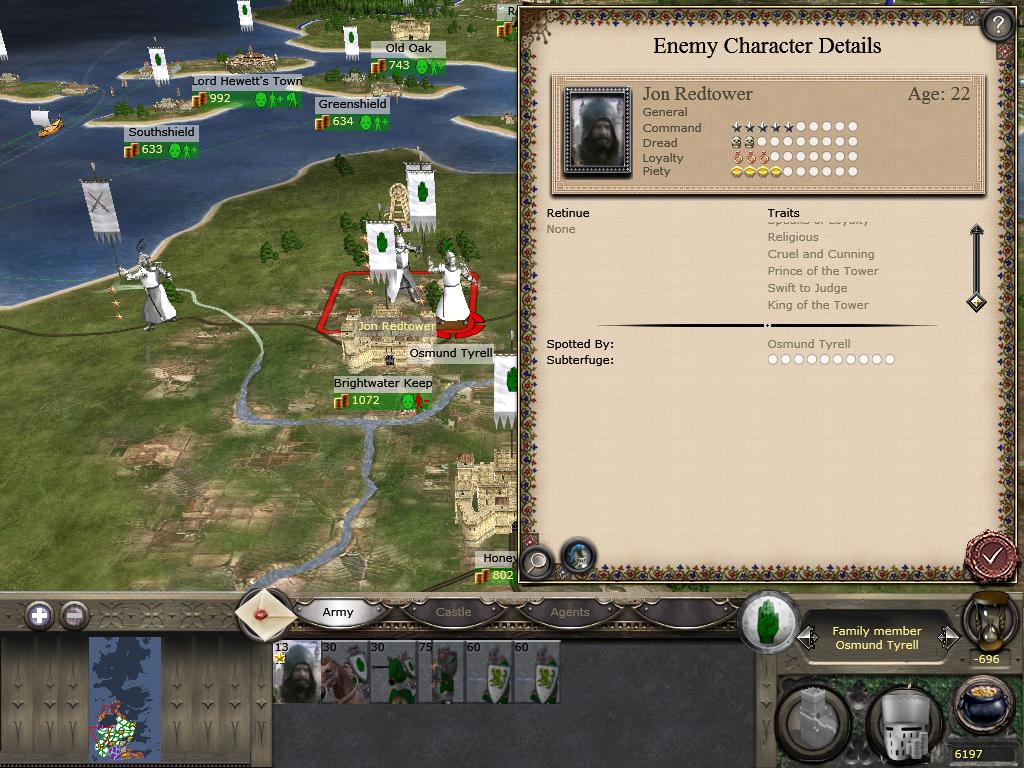This screenshot has width=1024, height=768.
Task: Click Jon Redtower's portrait in the details panel
Action: 597,131
